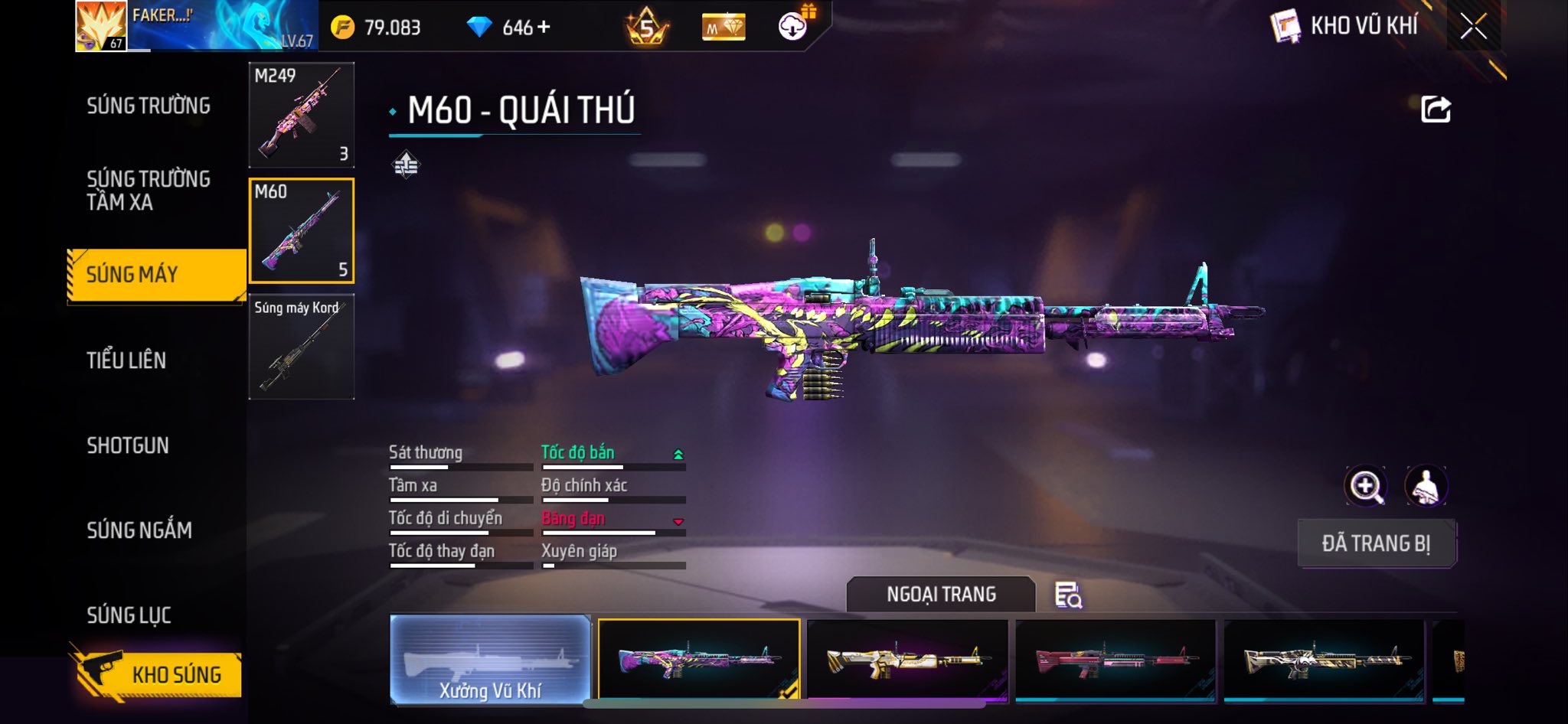
Task: Select the Súng máy Kord weapon tile
Action: pyautogui.click(x=302, y=347)
